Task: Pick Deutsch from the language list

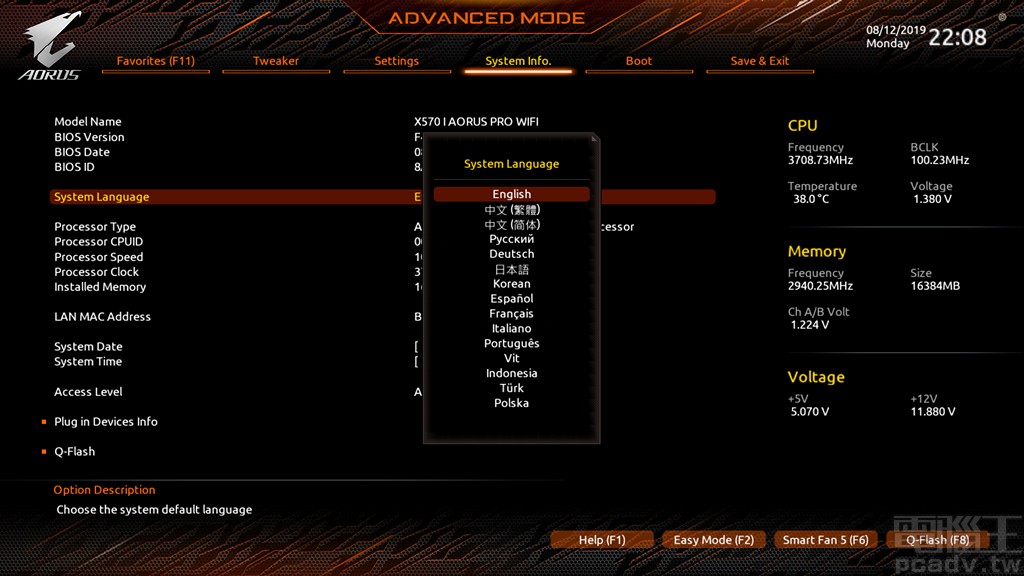Action: 511,254
